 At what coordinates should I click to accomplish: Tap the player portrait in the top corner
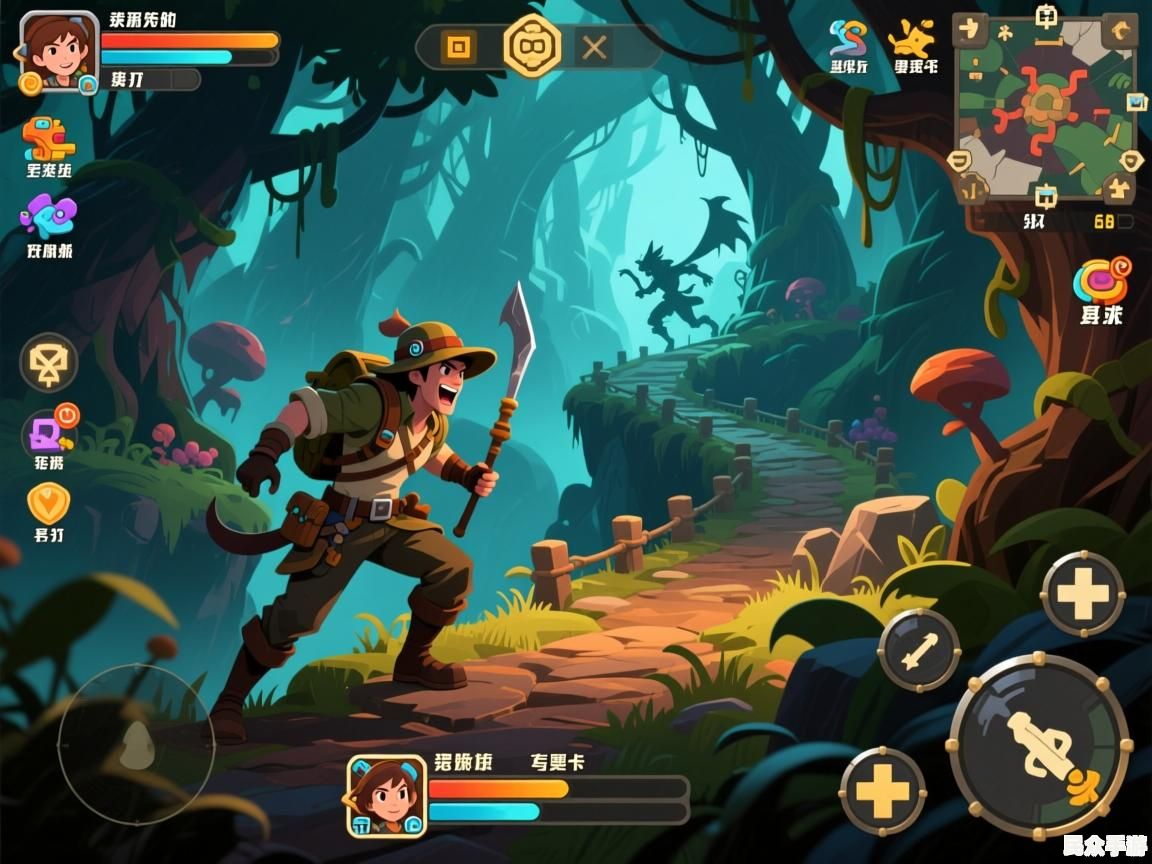click(x=58, y=50)
